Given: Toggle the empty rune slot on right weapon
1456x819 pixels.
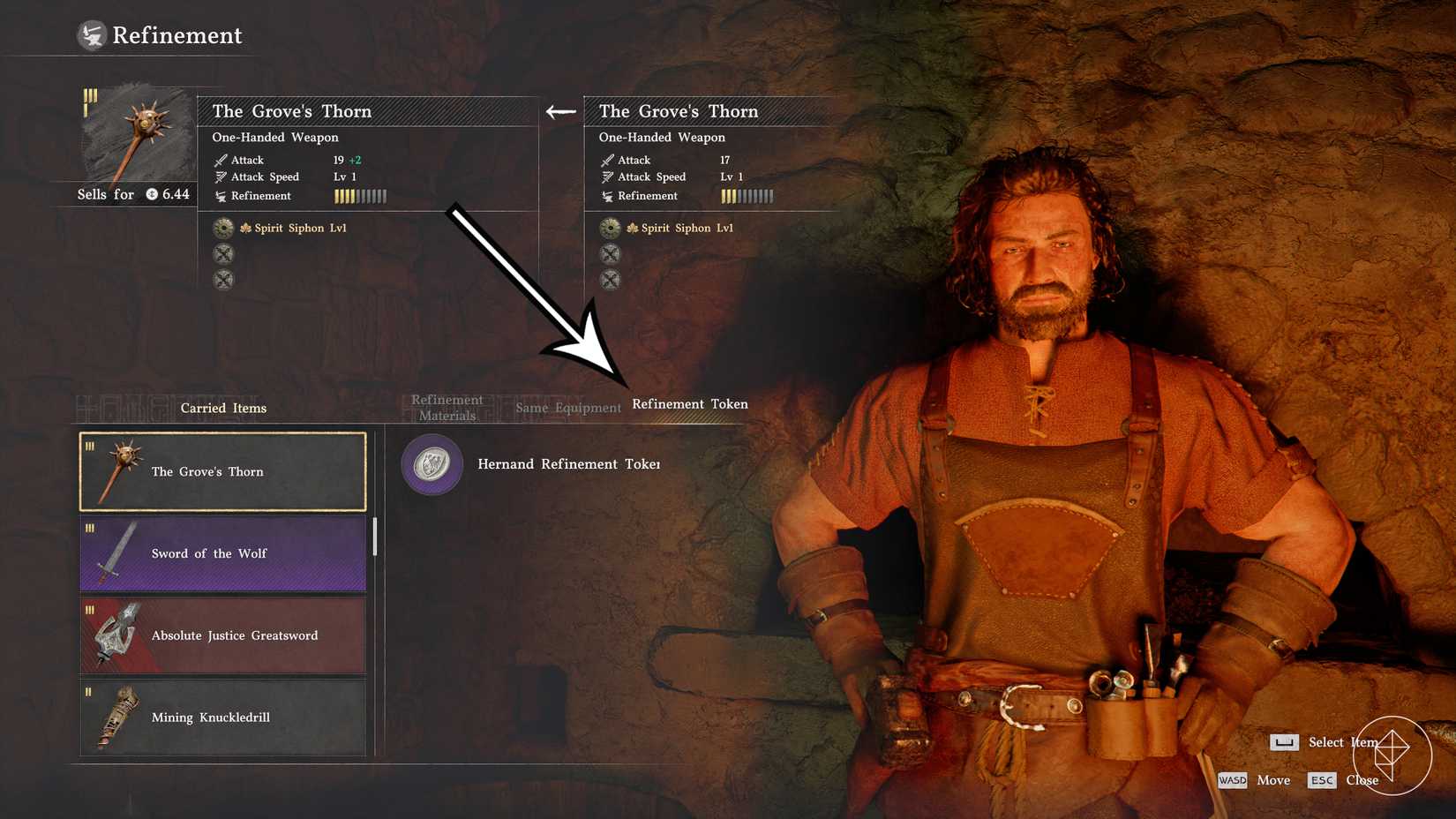Looking at the screenshot, I should click(610, 254).
